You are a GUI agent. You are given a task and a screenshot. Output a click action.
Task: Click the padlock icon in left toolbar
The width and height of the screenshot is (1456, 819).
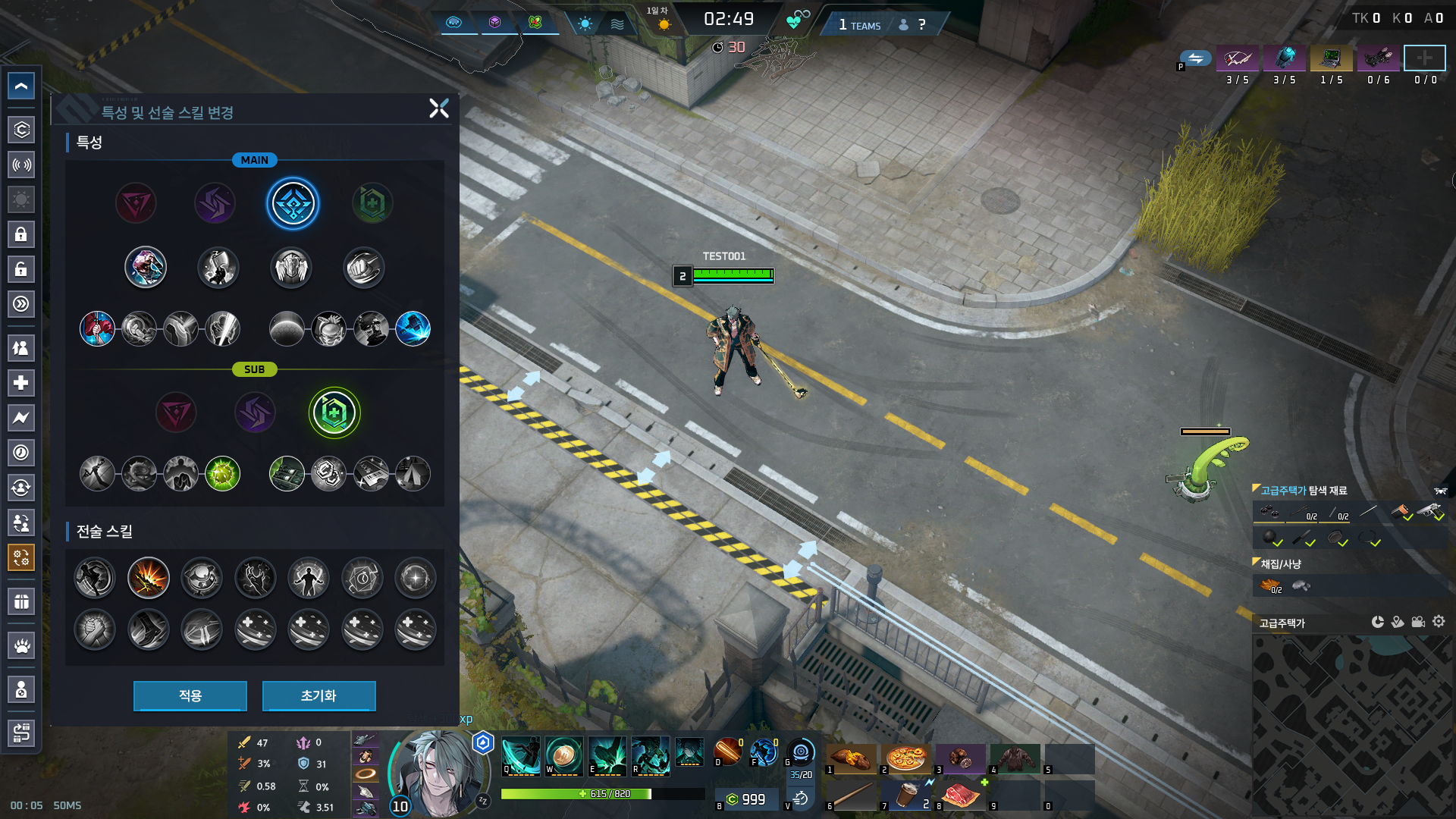(x=21, y=234)
